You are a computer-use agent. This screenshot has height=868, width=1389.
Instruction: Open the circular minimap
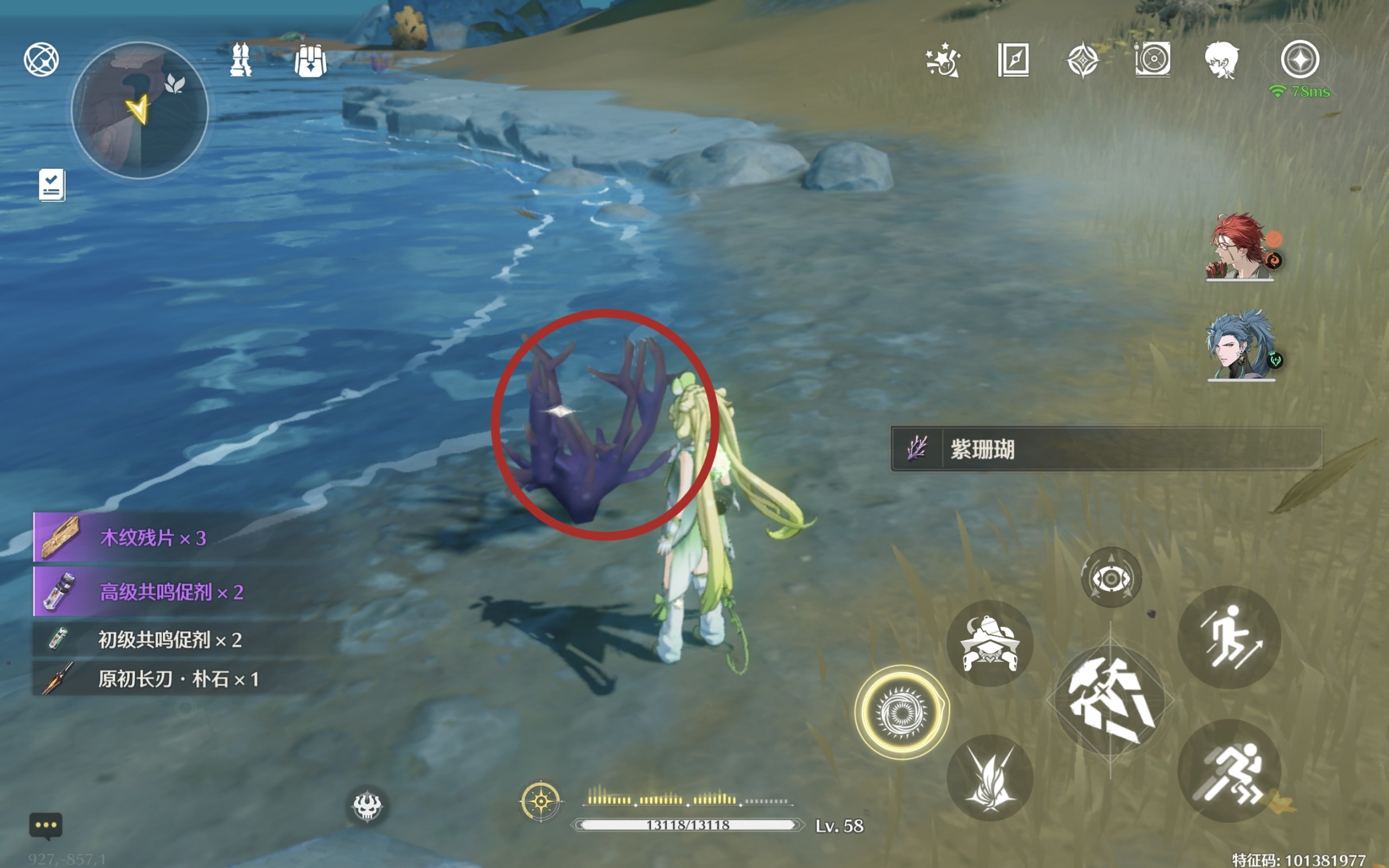tap(139, 110)
